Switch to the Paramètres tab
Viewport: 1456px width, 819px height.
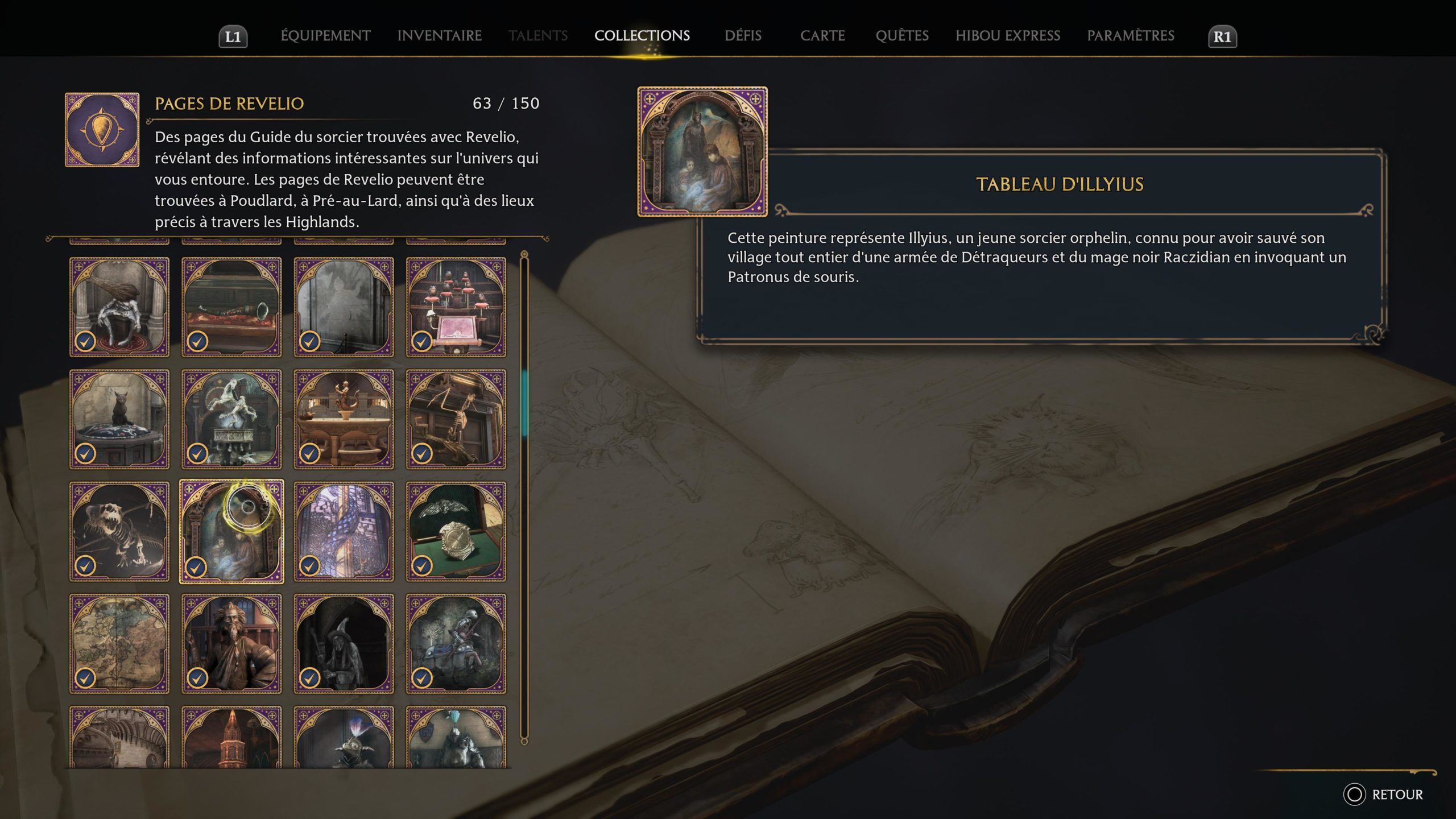point(1131,36)
